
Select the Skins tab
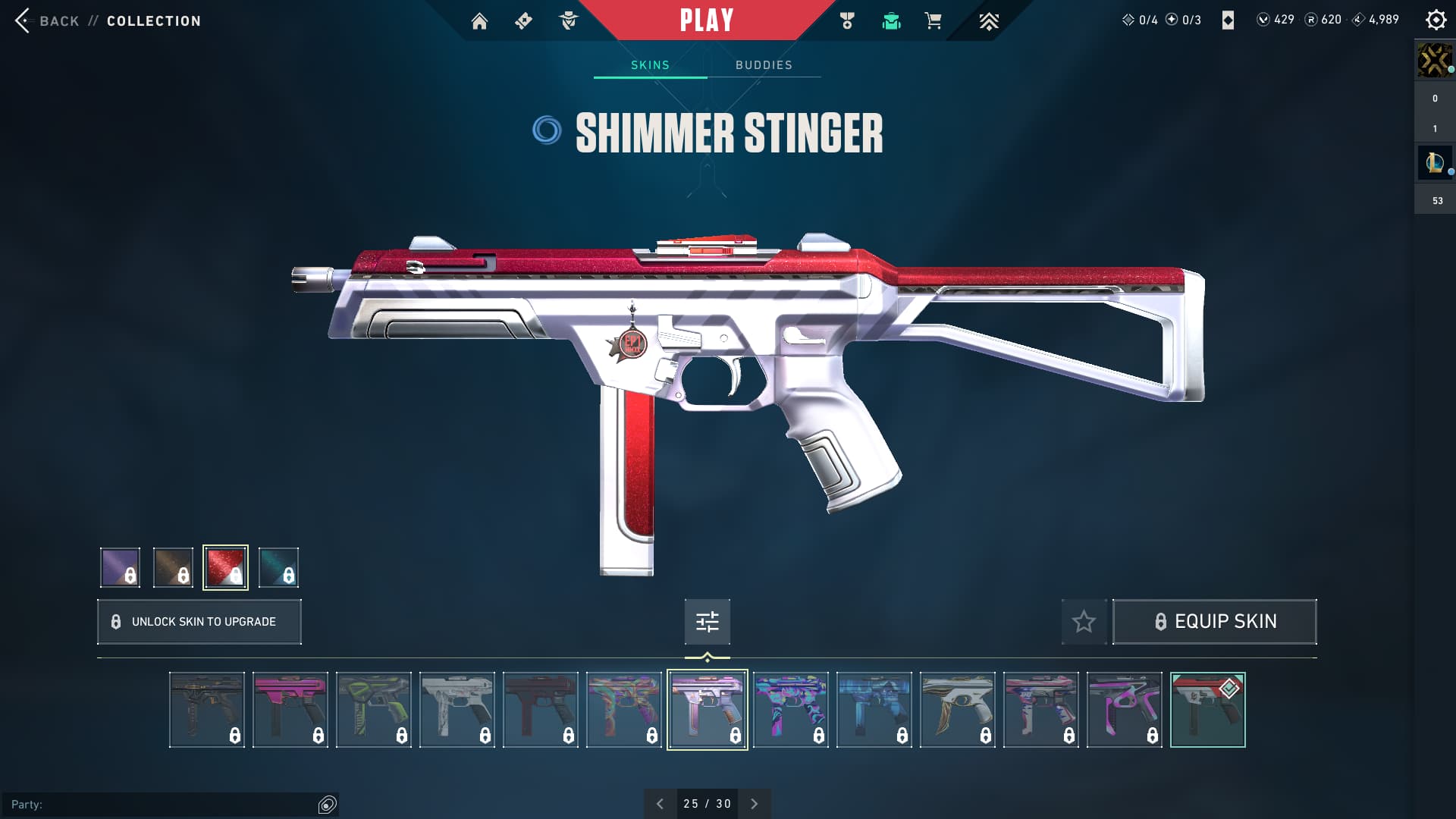(650, 65)
